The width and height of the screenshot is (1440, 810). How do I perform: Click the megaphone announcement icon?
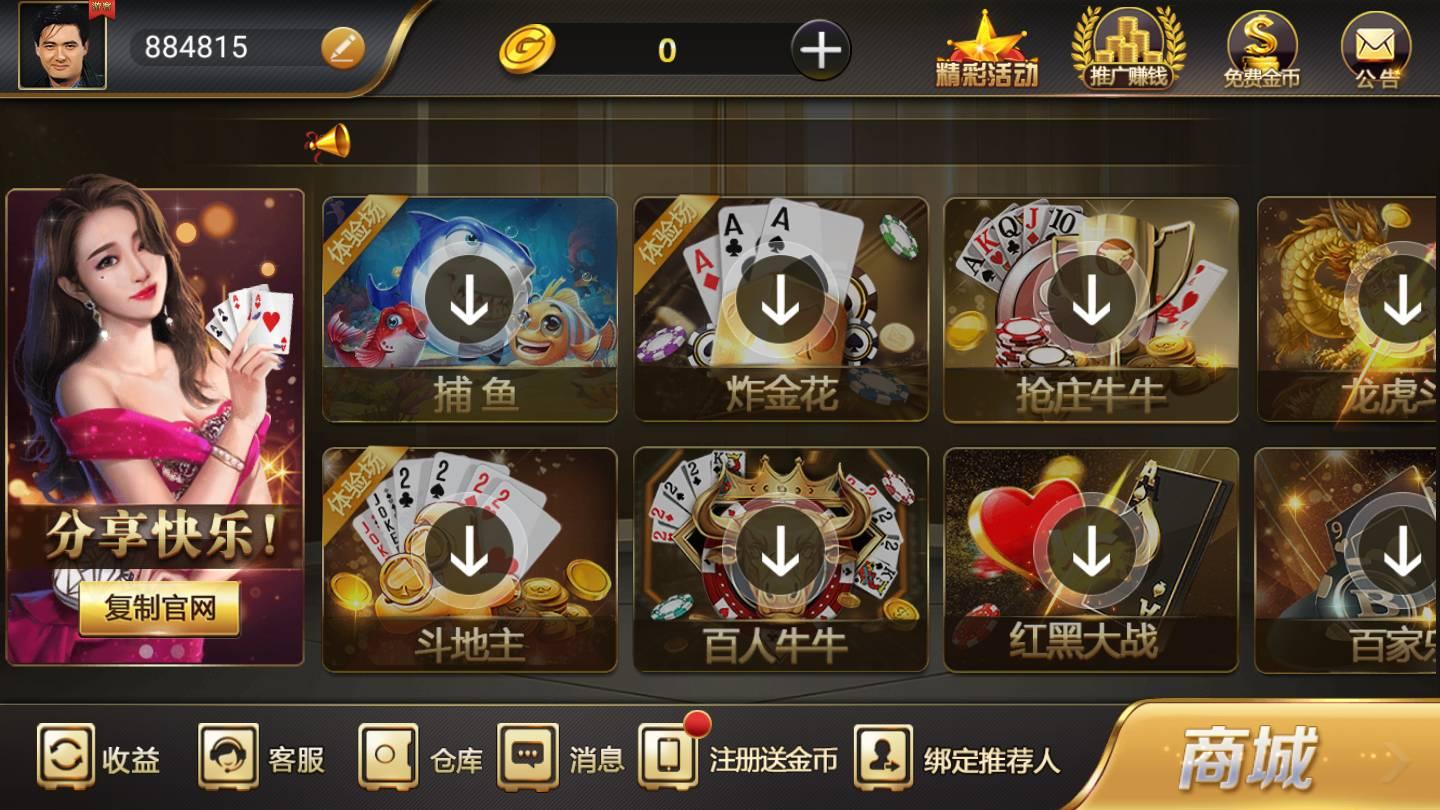330,140
